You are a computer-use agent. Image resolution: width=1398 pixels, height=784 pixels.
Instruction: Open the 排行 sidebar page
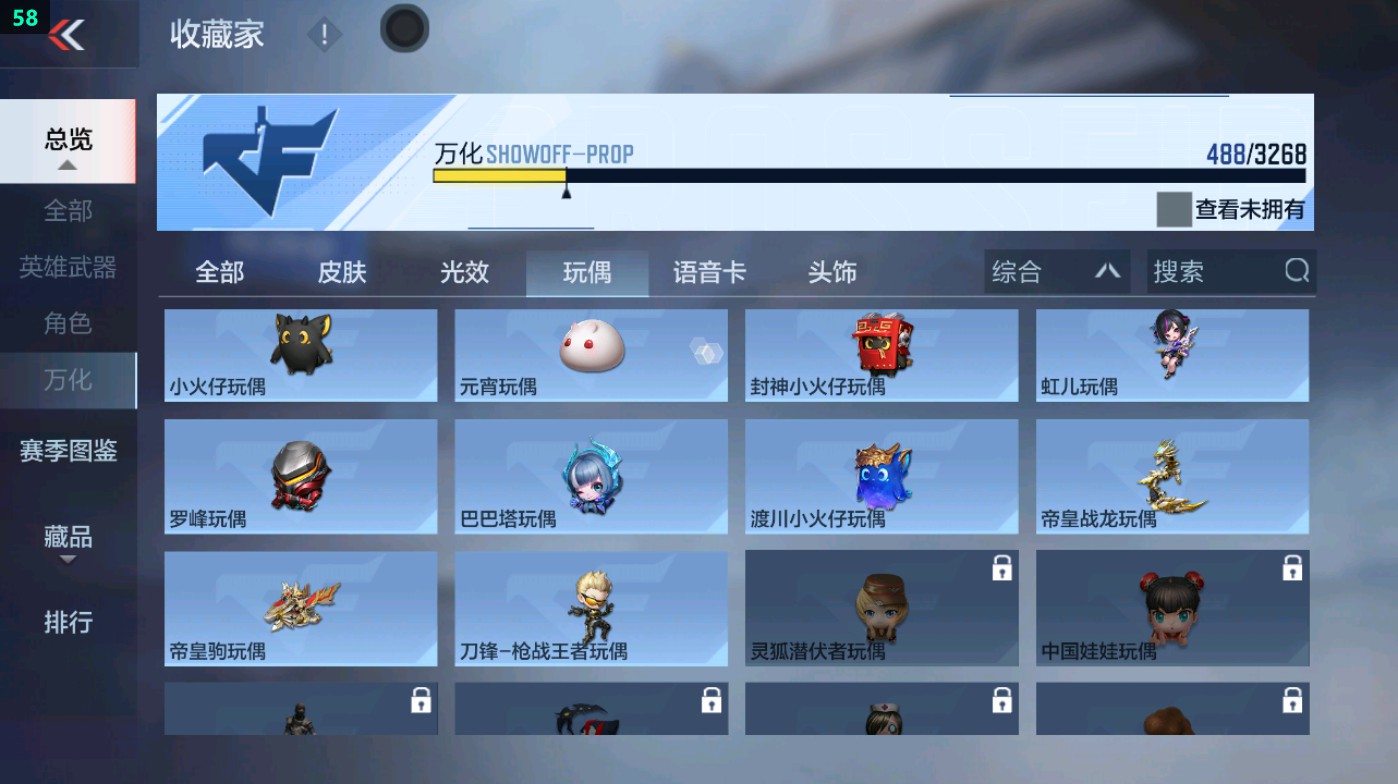coord(66,623)
